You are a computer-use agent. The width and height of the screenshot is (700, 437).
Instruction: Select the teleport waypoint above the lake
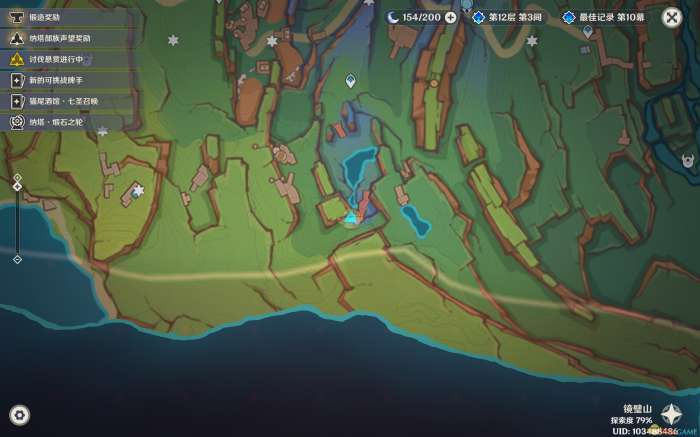point(350,80)
